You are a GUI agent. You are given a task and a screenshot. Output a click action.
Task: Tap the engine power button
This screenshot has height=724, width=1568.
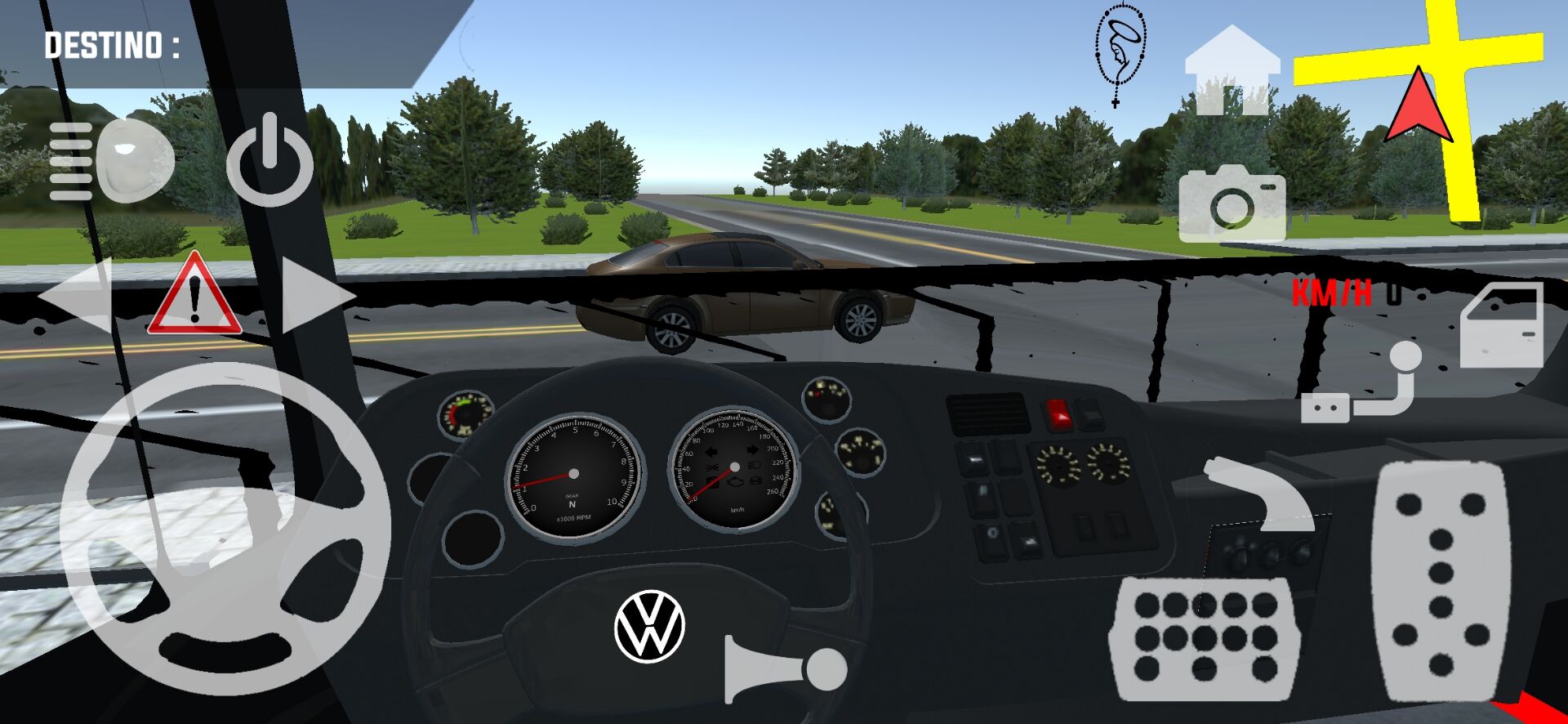point(269,163)
